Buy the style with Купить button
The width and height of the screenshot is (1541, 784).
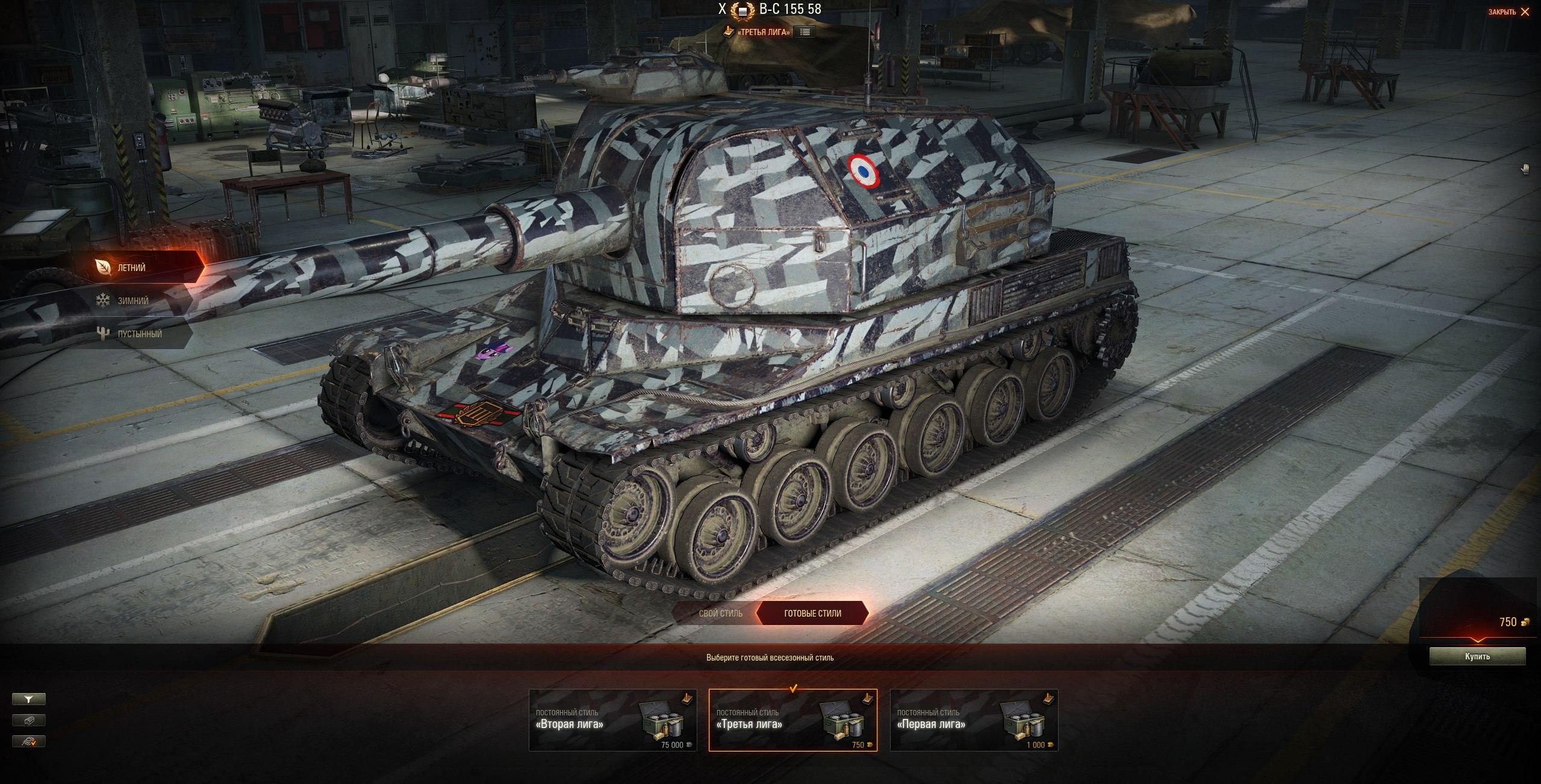point(1477,656)
